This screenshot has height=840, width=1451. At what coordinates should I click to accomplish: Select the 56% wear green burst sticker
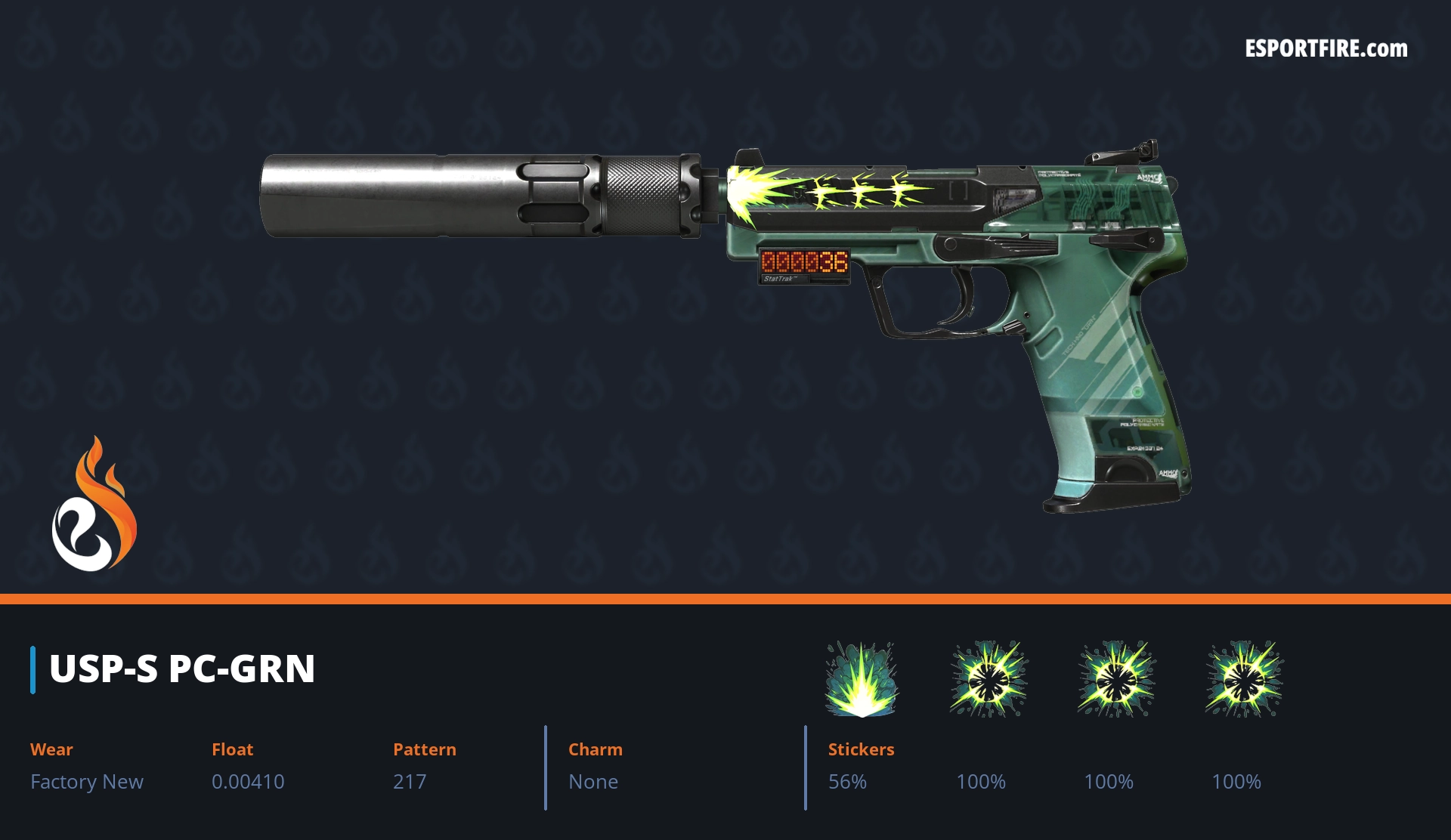pos(861,679)
